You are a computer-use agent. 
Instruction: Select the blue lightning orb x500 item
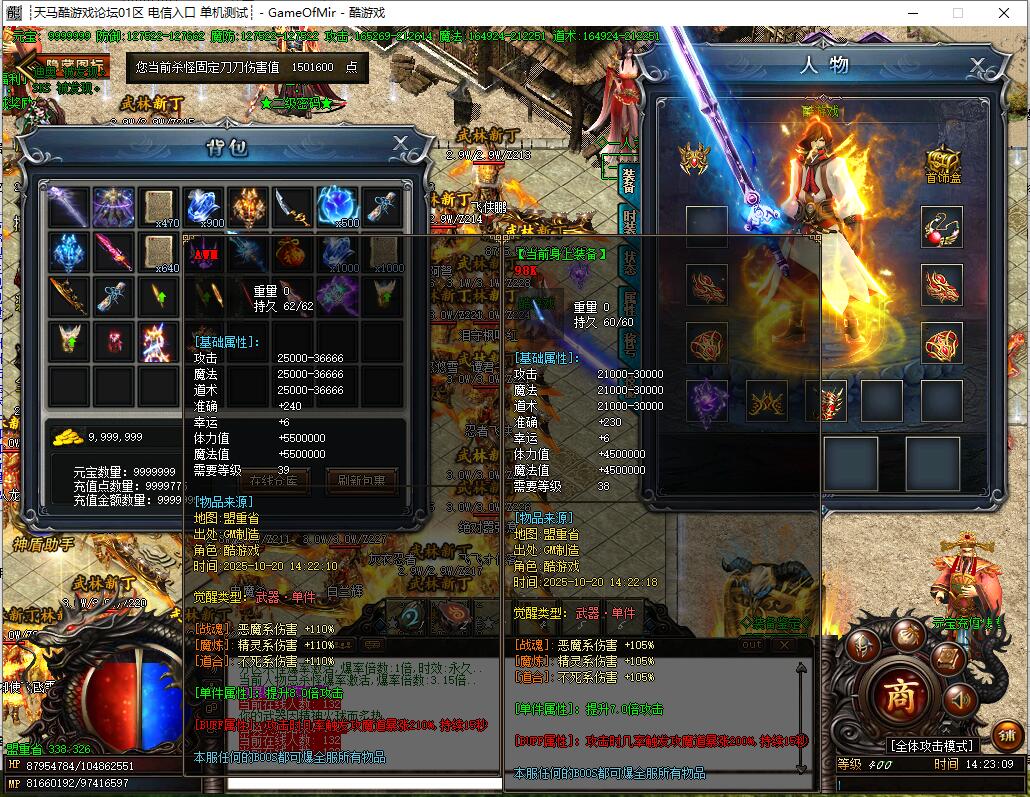(x=337, y=207)
